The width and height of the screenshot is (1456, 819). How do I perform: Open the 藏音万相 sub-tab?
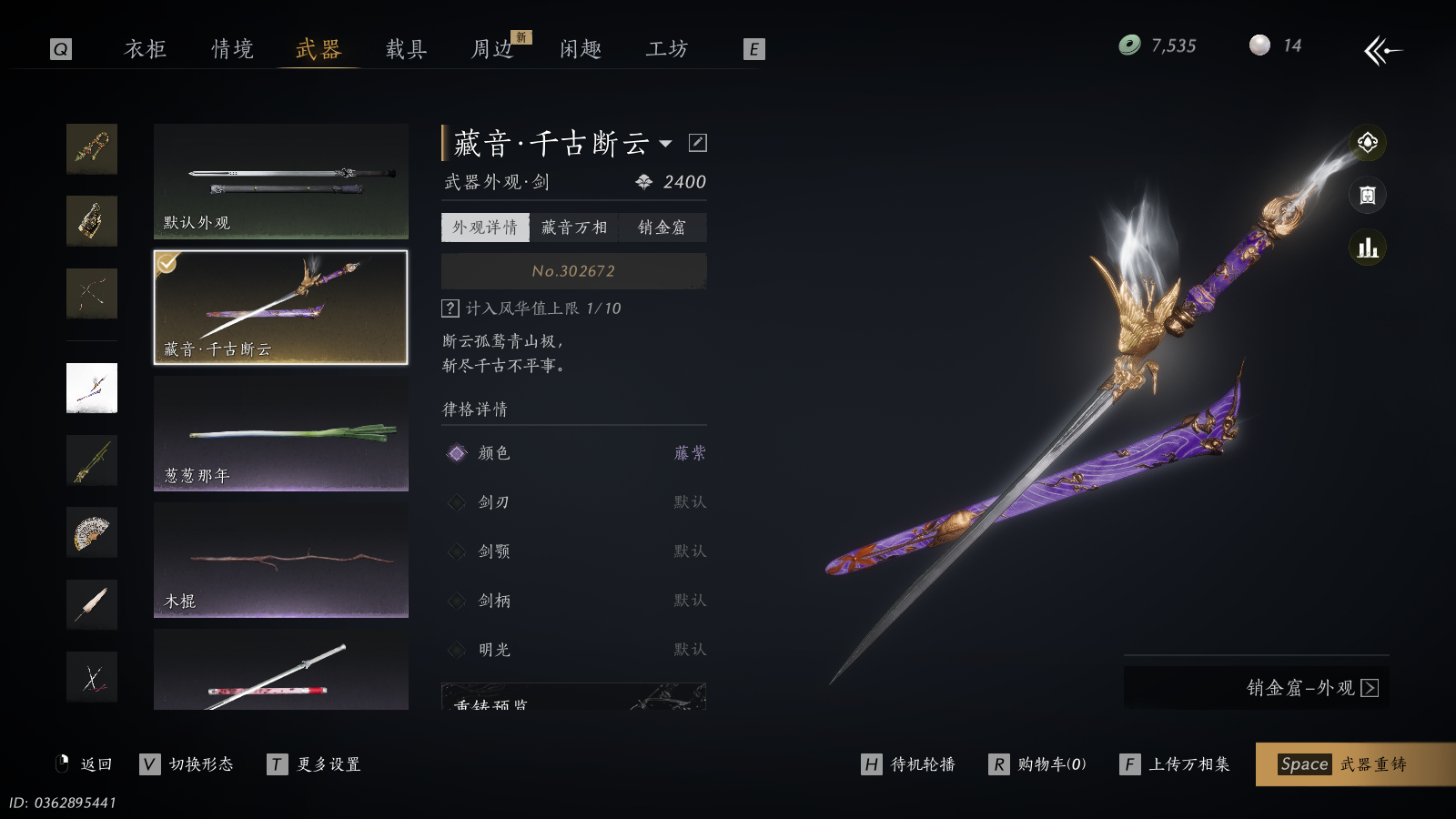point(573,227)
